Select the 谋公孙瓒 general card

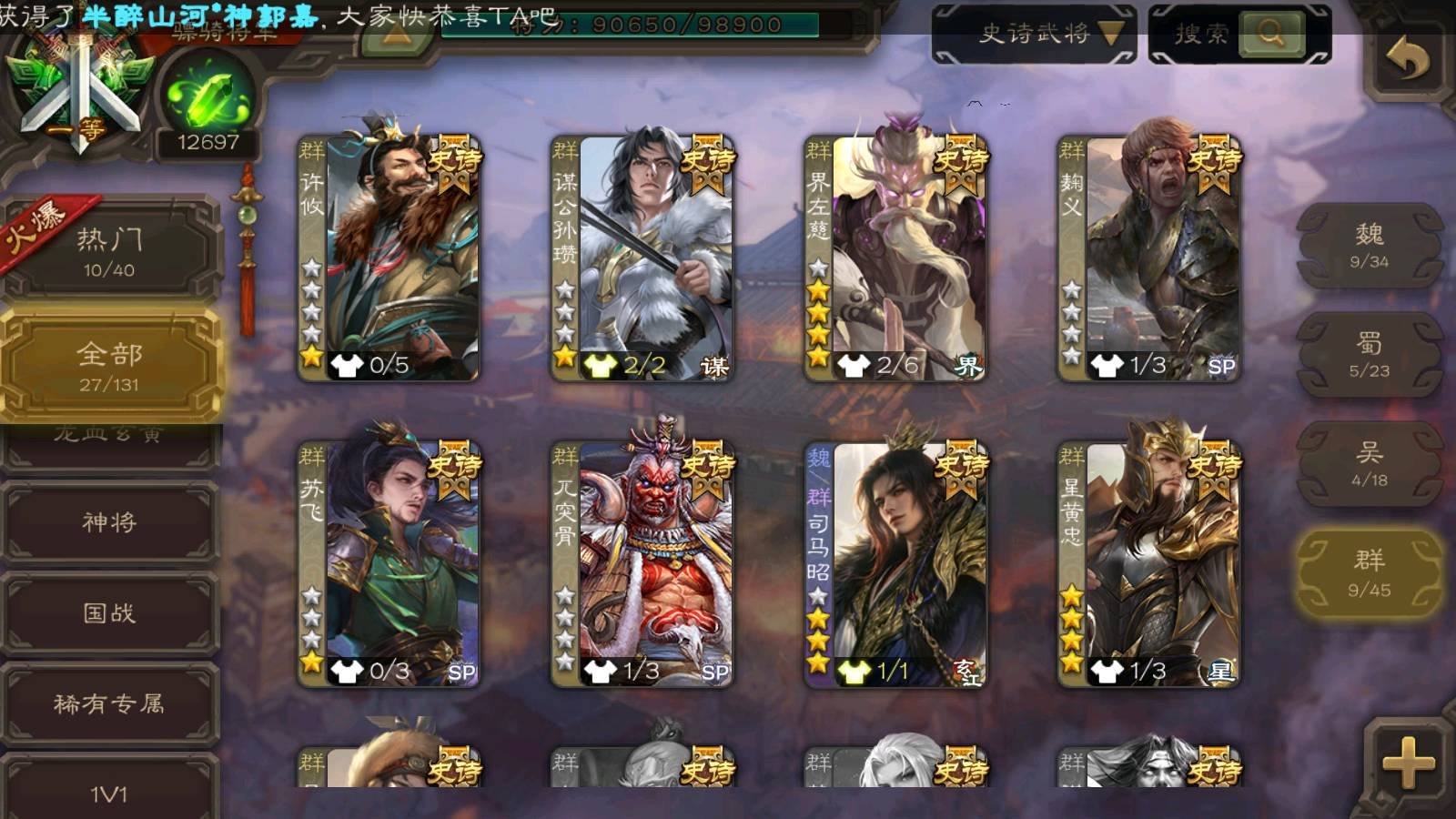643,259
